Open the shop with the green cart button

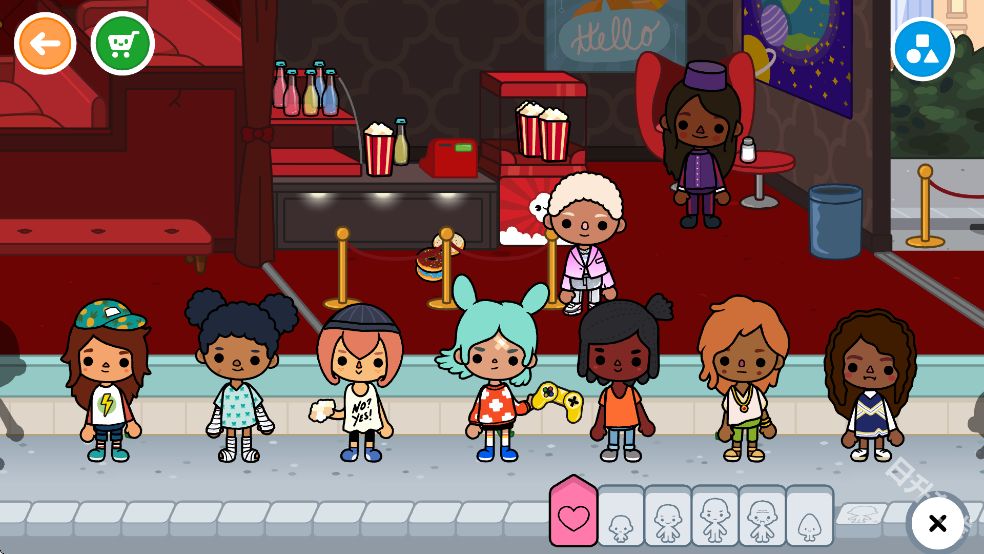(x=122, y=43)
